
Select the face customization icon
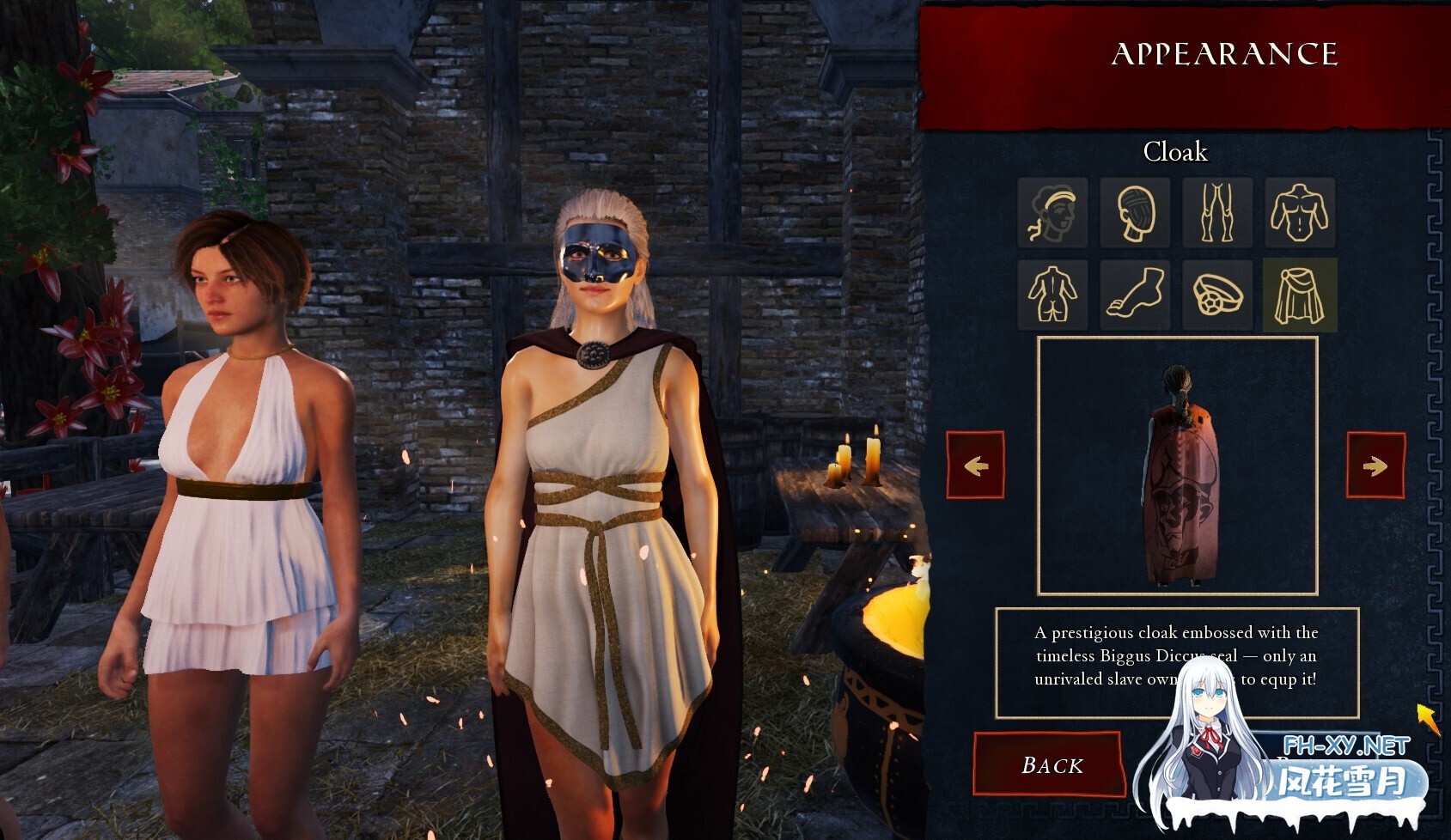(x=1052, y=214)
